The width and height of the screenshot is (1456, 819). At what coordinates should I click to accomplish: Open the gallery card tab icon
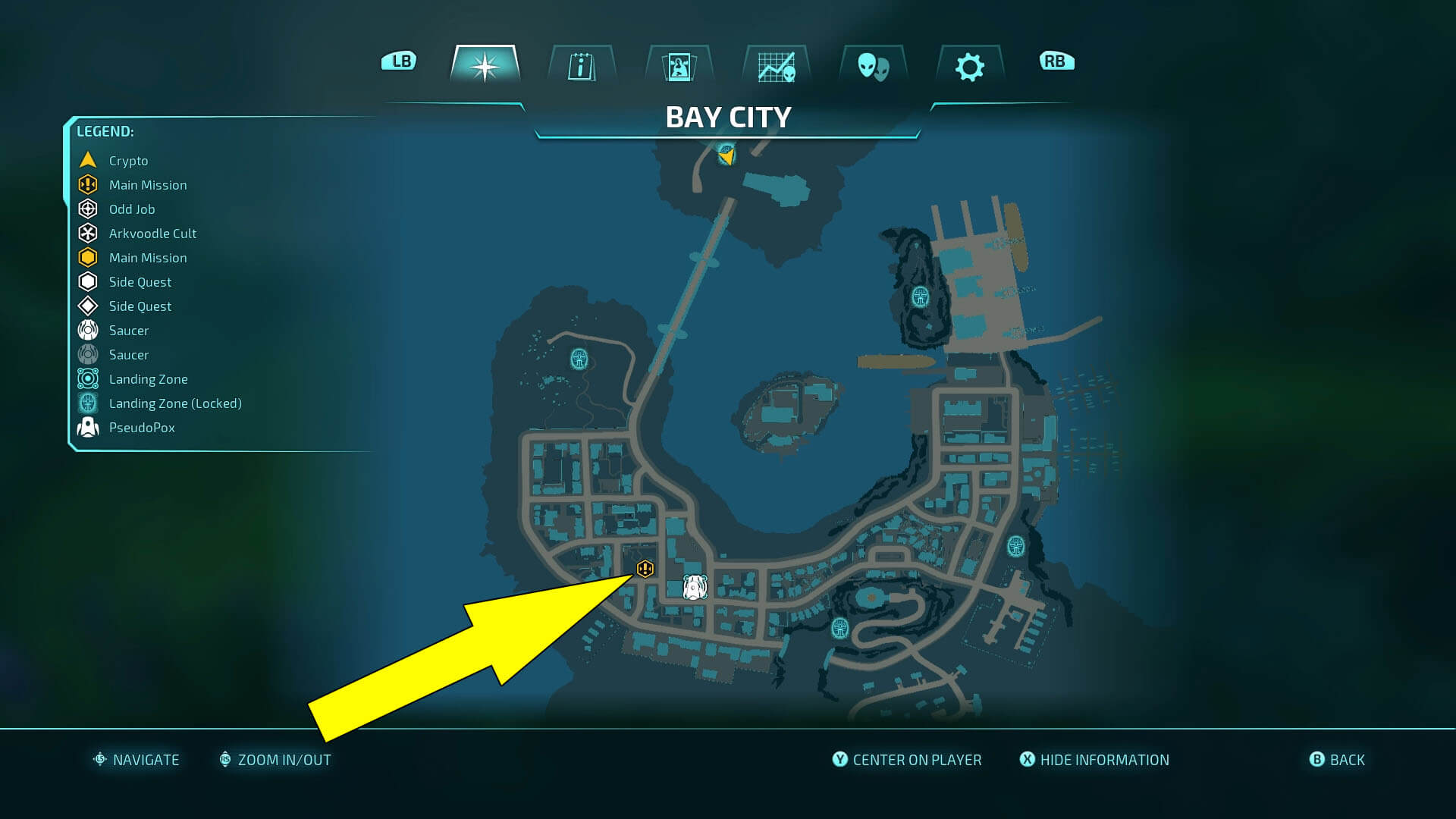pyautogui.click(x=679, y=67)
